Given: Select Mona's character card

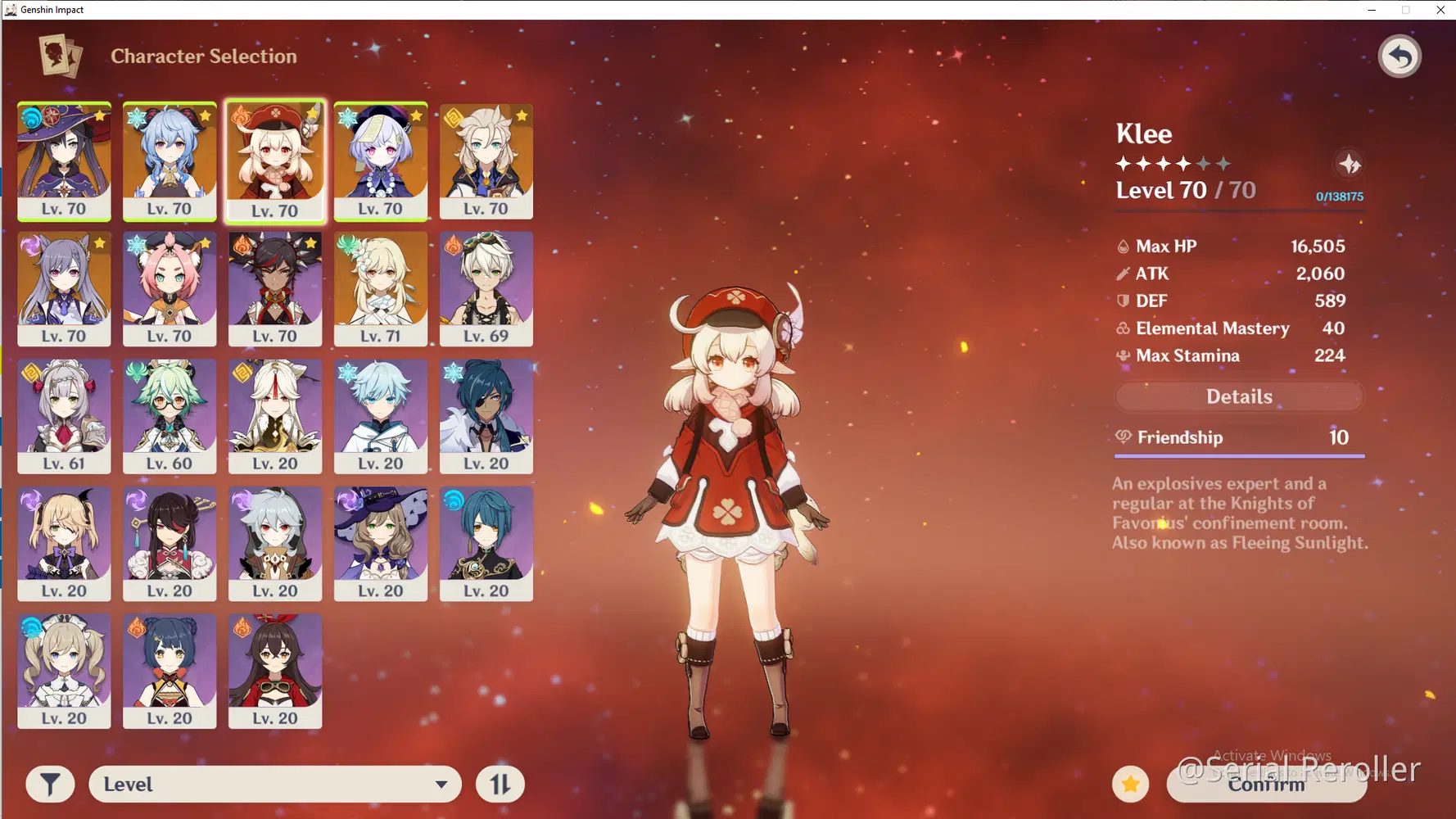Looking at the screenshot, I should point(64,161).
